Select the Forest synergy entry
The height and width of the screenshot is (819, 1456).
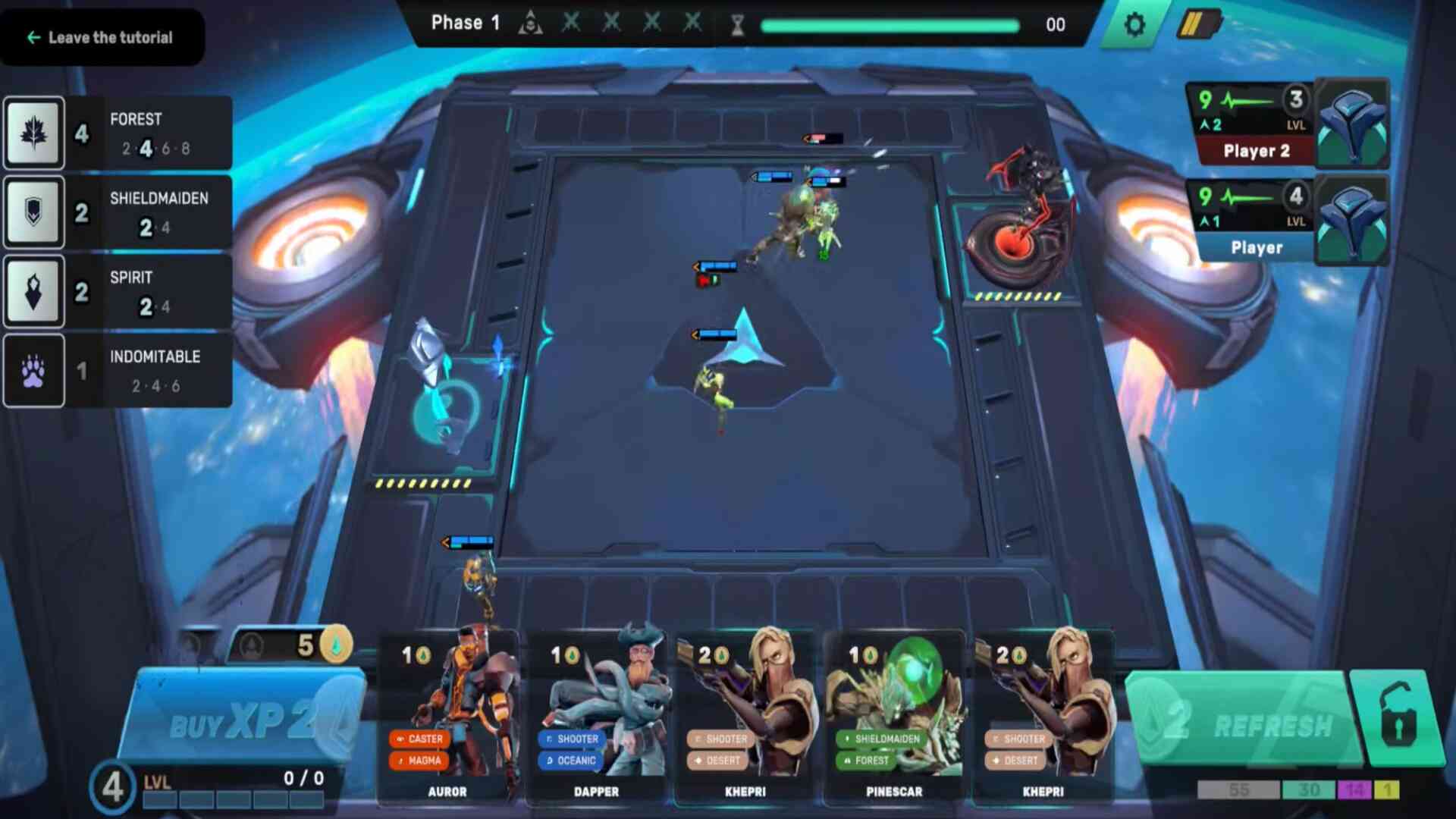[118, 133]
